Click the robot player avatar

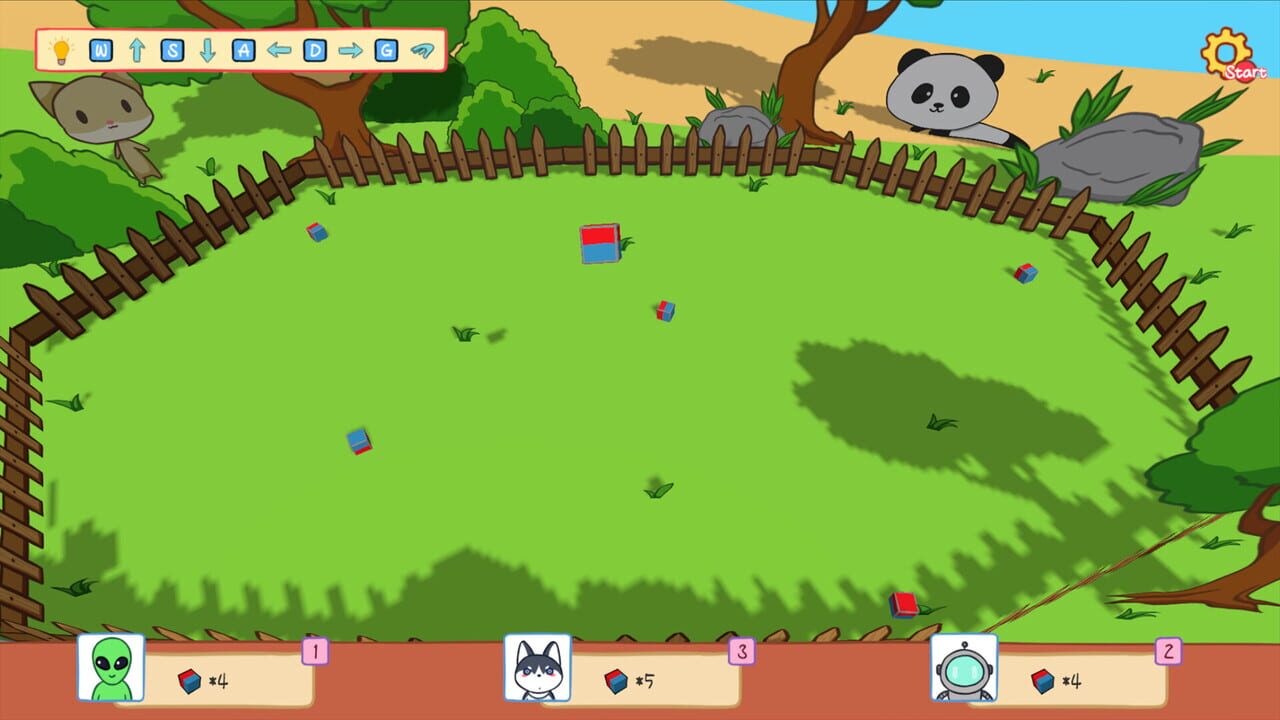pyautogui.click(x=963, y=668)
